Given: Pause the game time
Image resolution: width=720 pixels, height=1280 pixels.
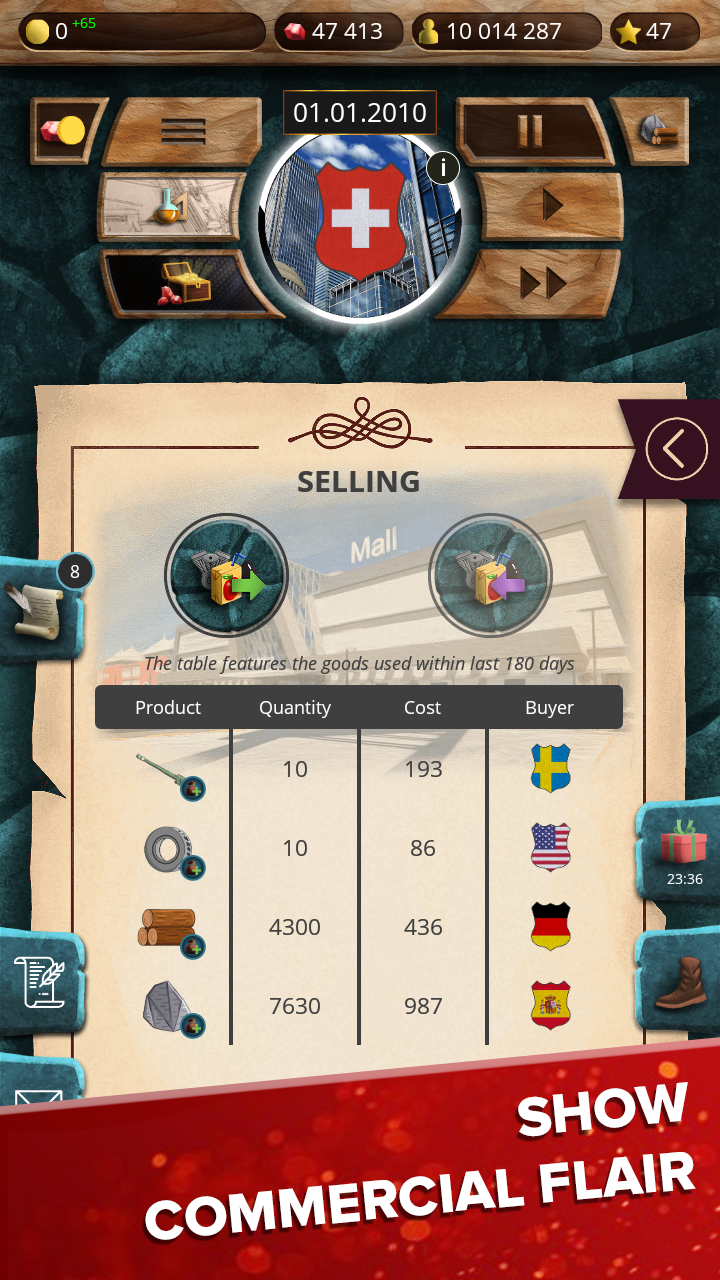Looking at the screenshot, I should (x=530, y=131).
